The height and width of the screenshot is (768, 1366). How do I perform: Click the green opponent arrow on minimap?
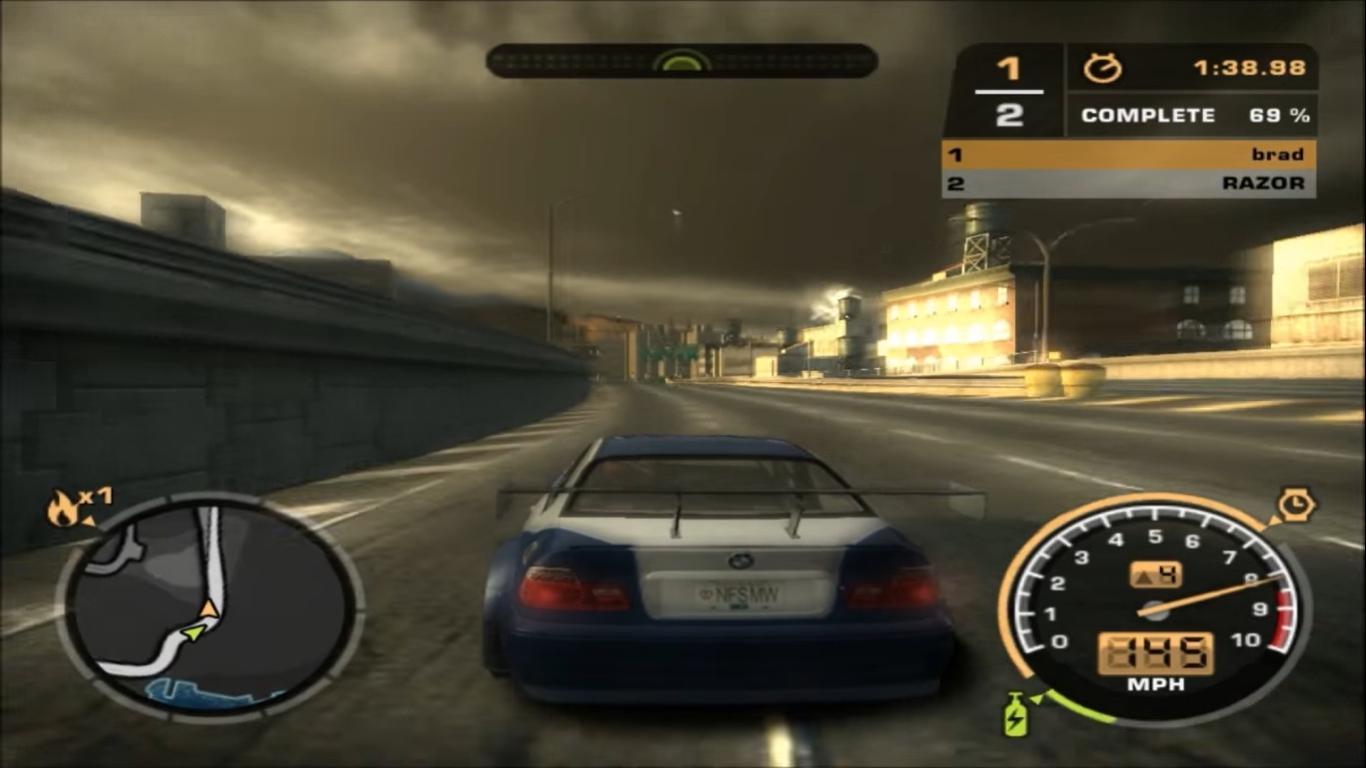coord(193,632)
